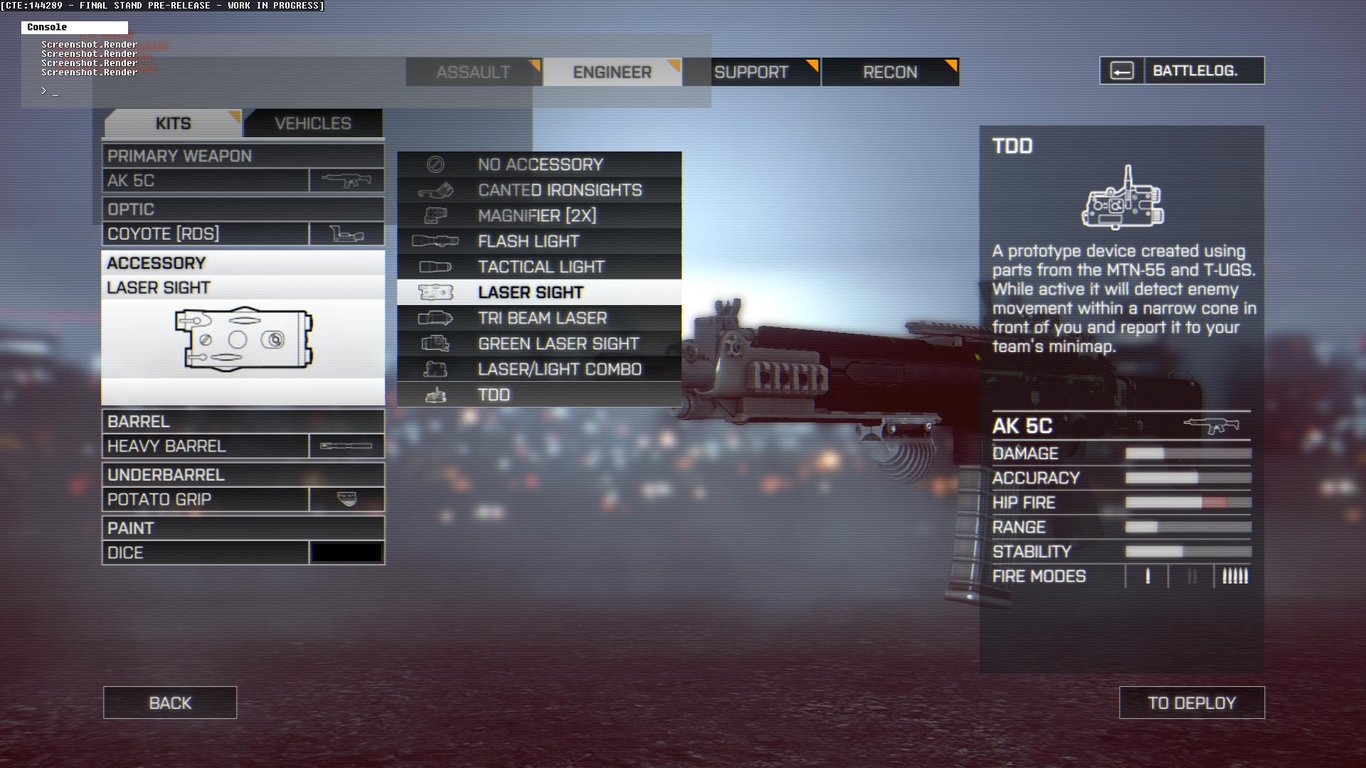Select Canted Ironsights accessory
1366x768 pixels.
coord(559,190)
